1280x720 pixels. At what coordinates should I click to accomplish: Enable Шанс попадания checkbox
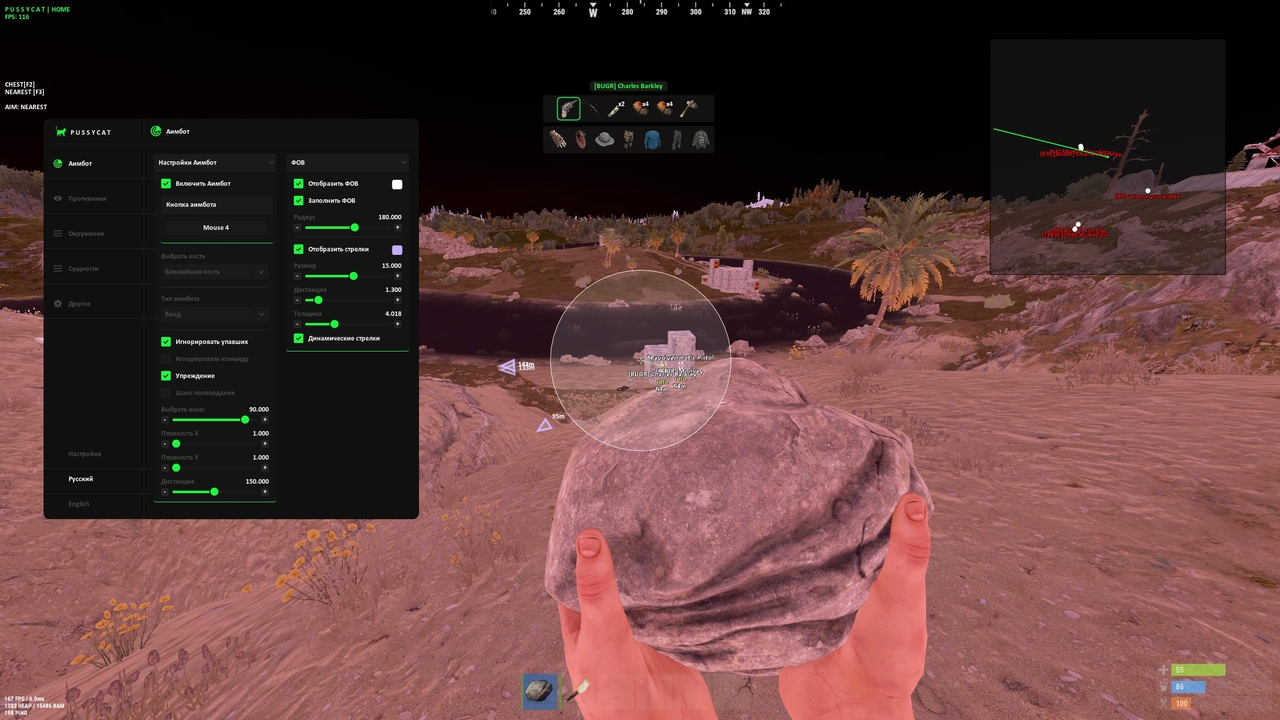[x=166, y=393]
